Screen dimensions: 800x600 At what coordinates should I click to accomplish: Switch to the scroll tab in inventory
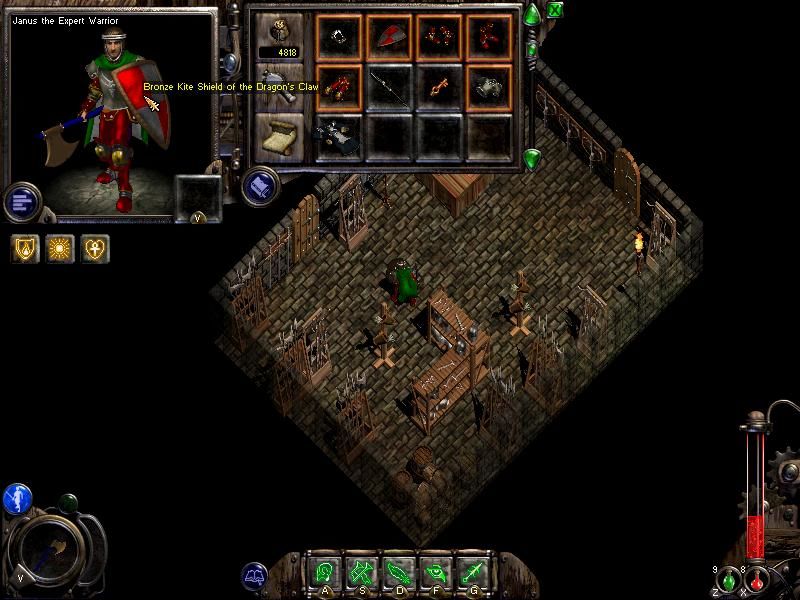pos(280,136)
